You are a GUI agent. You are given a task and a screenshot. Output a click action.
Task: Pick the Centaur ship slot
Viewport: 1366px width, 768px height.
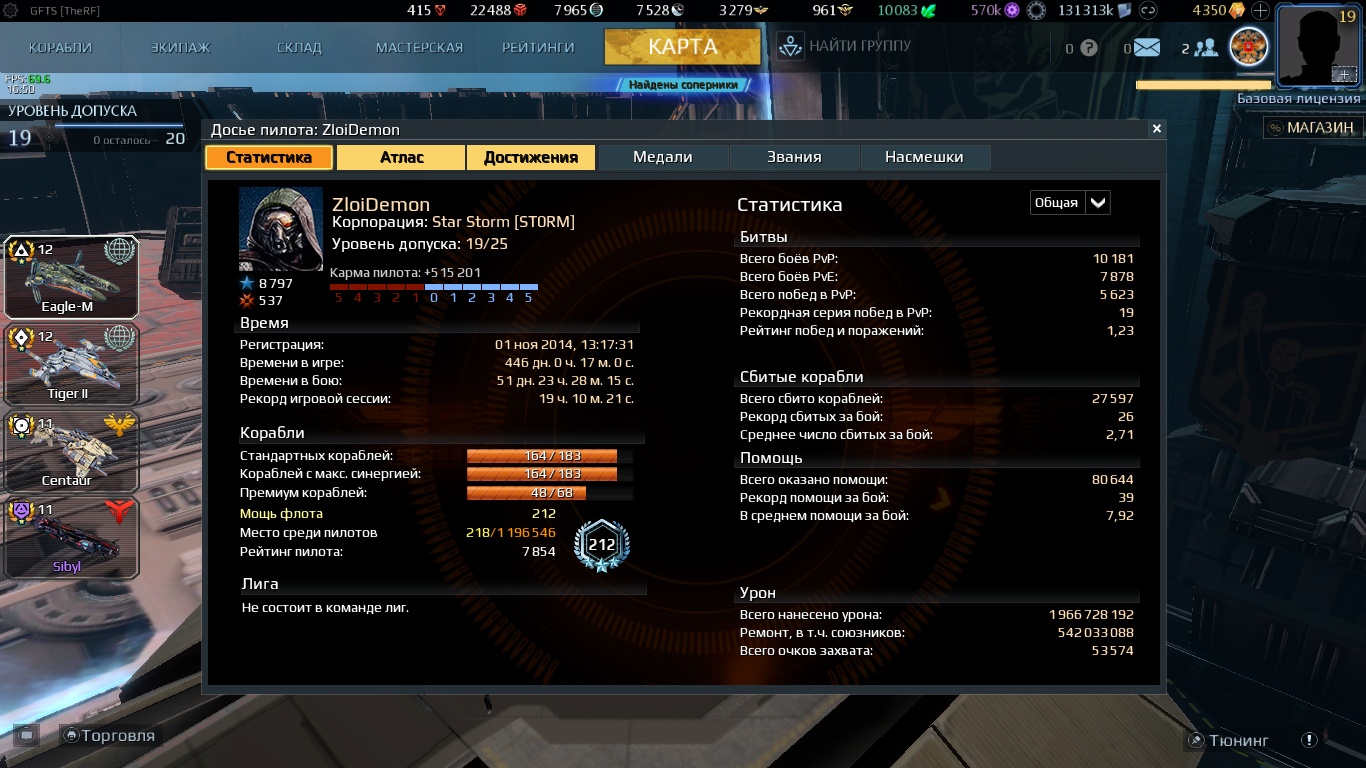70,451
